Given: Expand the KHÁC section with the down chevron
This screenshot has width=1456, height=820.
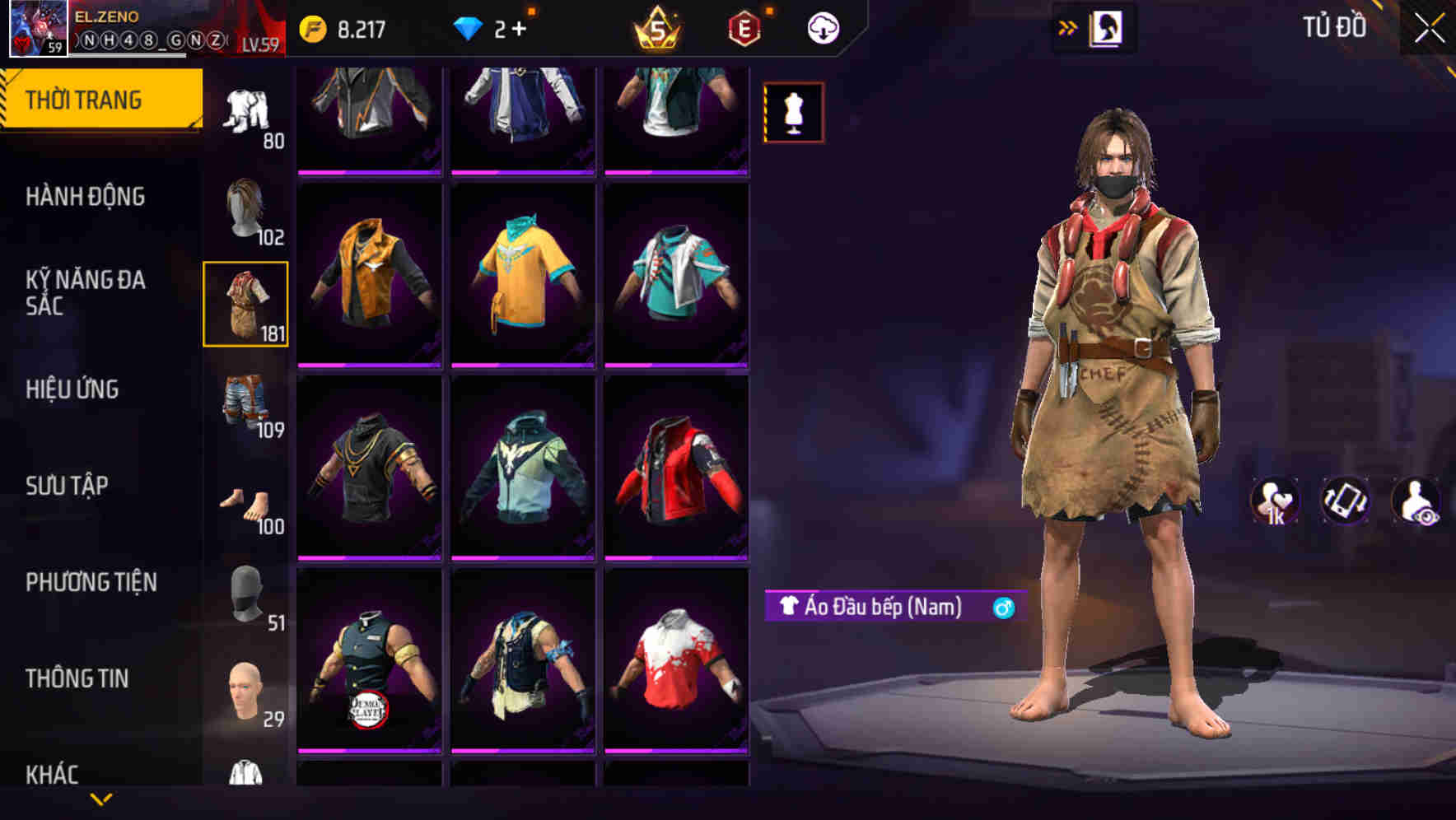Looking at the screenshot, I should (x=101, y=797).
